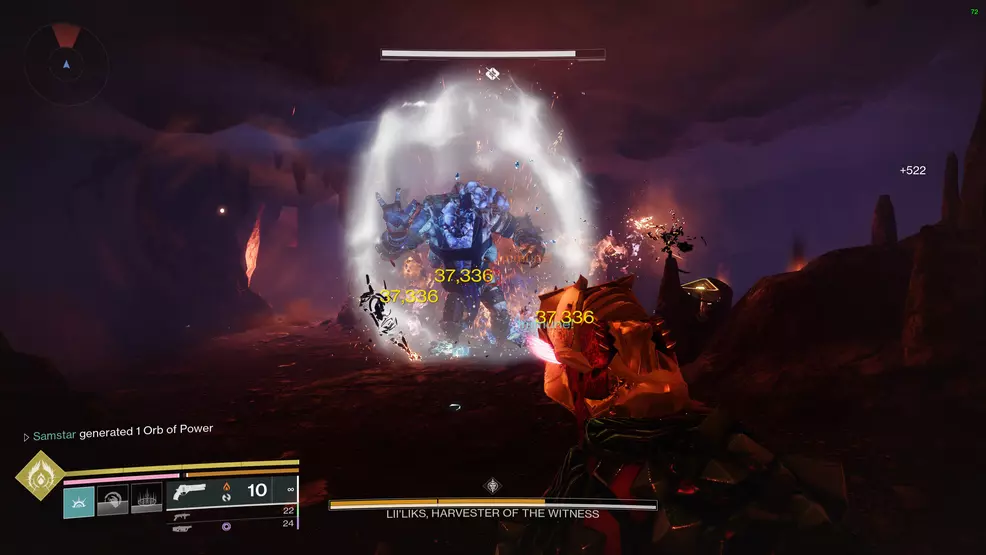Screen dimensions: 986x555
Task: Select the equipped hand cannon weapon
Action: (x=190, y=491)
